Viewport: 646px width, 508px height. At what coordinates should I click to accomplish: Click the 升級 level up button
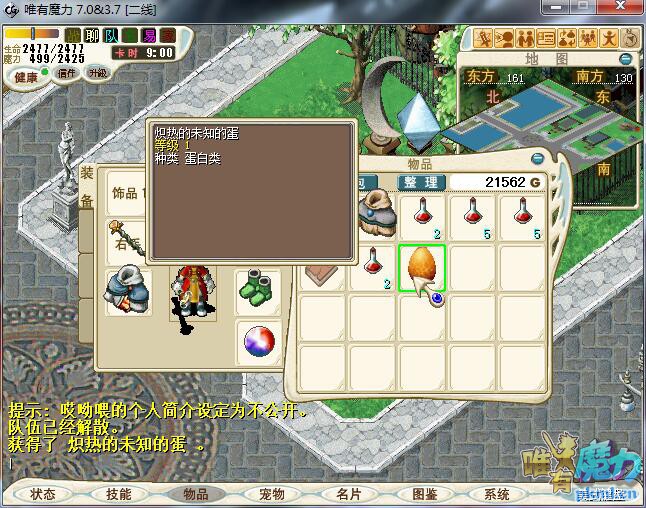click(97, 73)
